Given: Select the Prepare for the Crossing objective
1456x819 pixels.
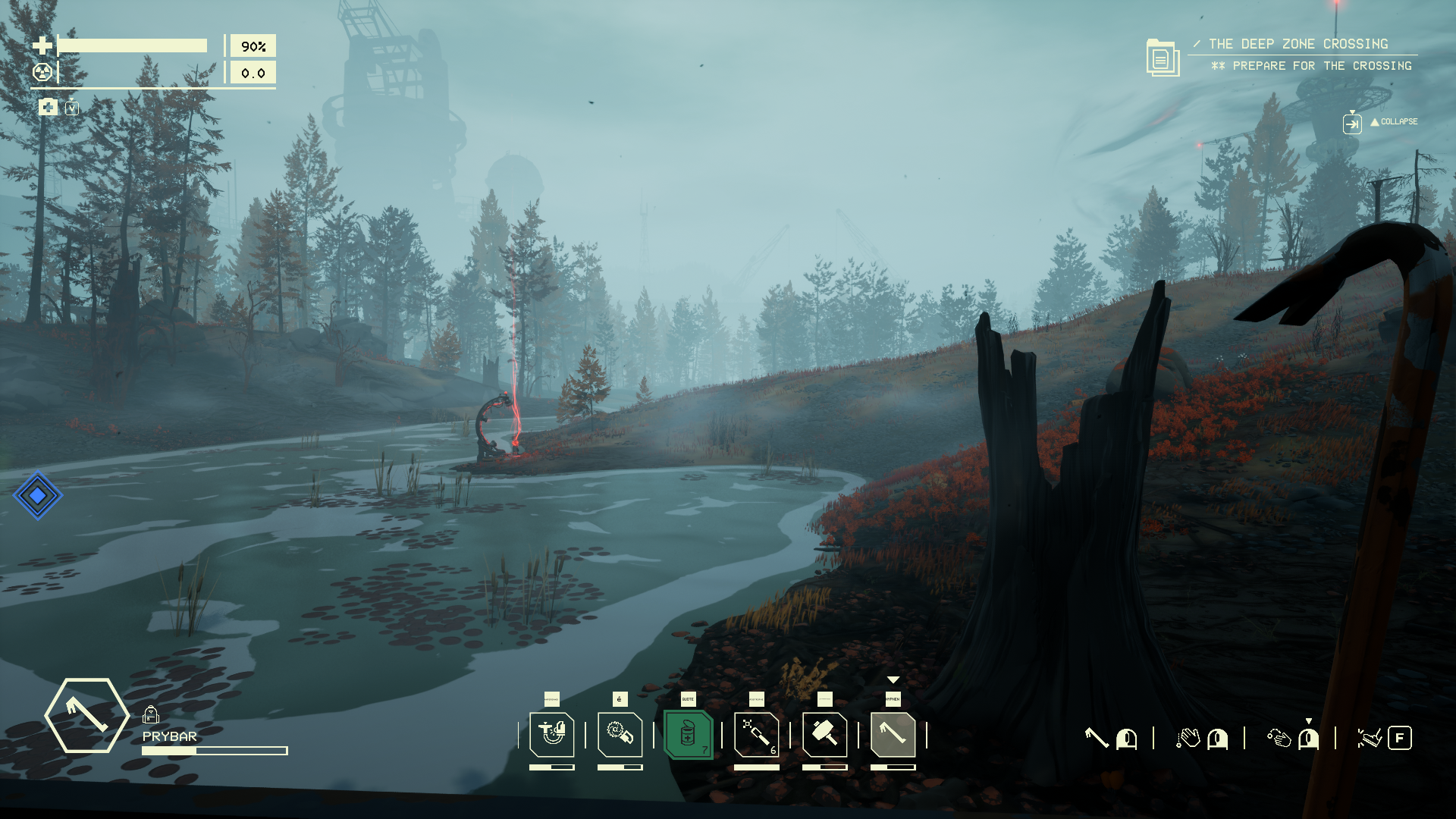Looking at the screenshot, I should click(1321, 66).
